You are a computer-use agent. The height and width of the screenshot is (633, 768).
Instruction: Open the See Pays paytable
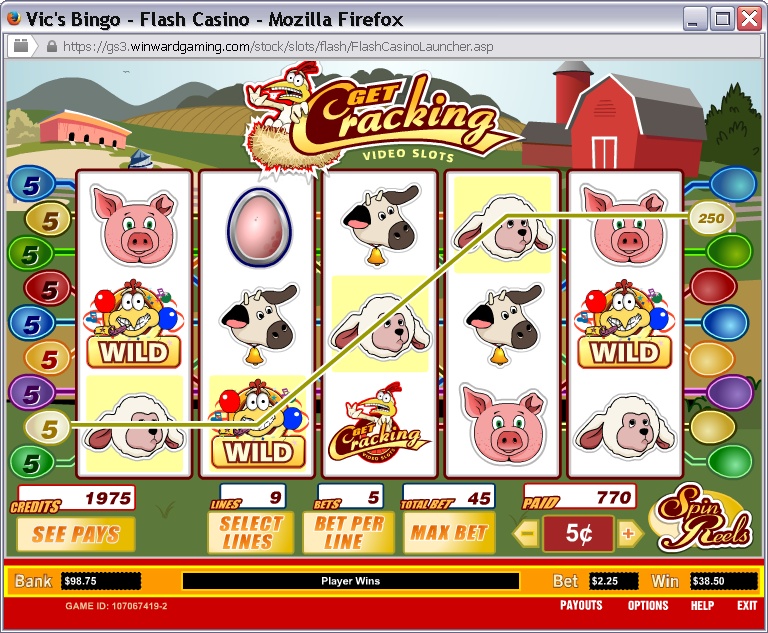pyautogui.click(x=75, y=533)
